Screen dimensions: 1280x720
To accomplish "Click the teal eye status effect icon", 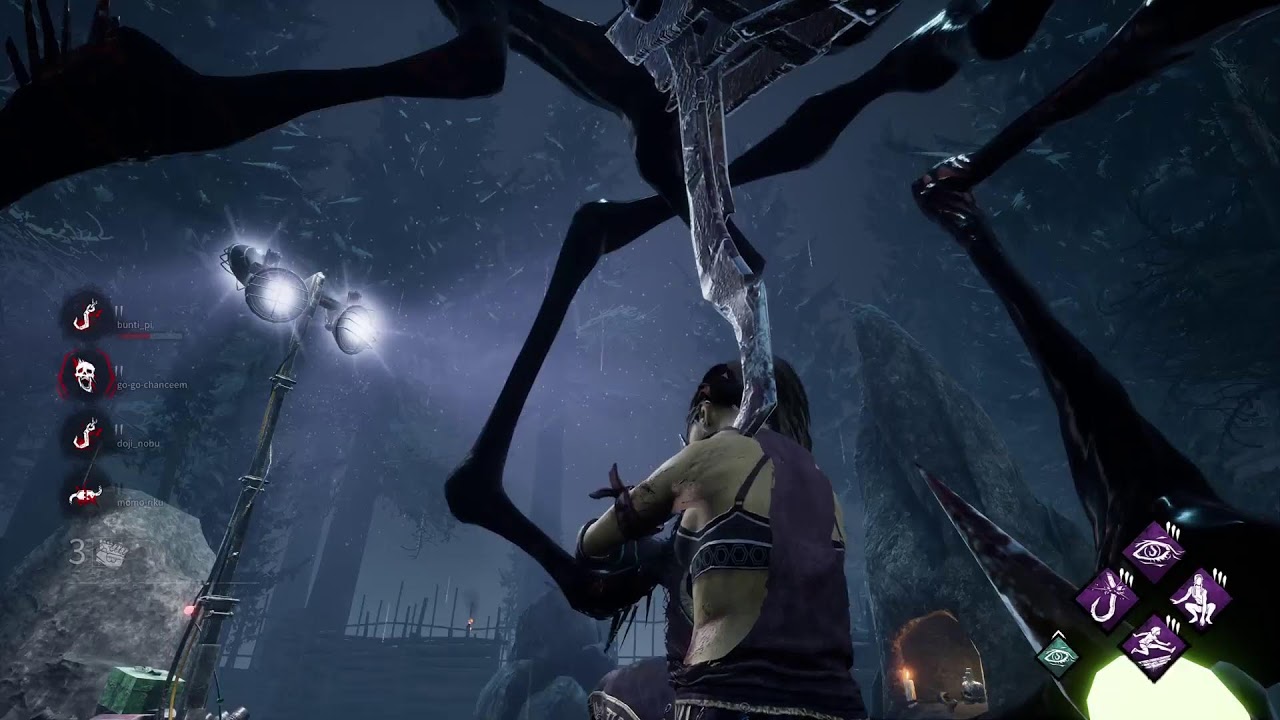I will pyautogui.click(x=1058, y=655).
